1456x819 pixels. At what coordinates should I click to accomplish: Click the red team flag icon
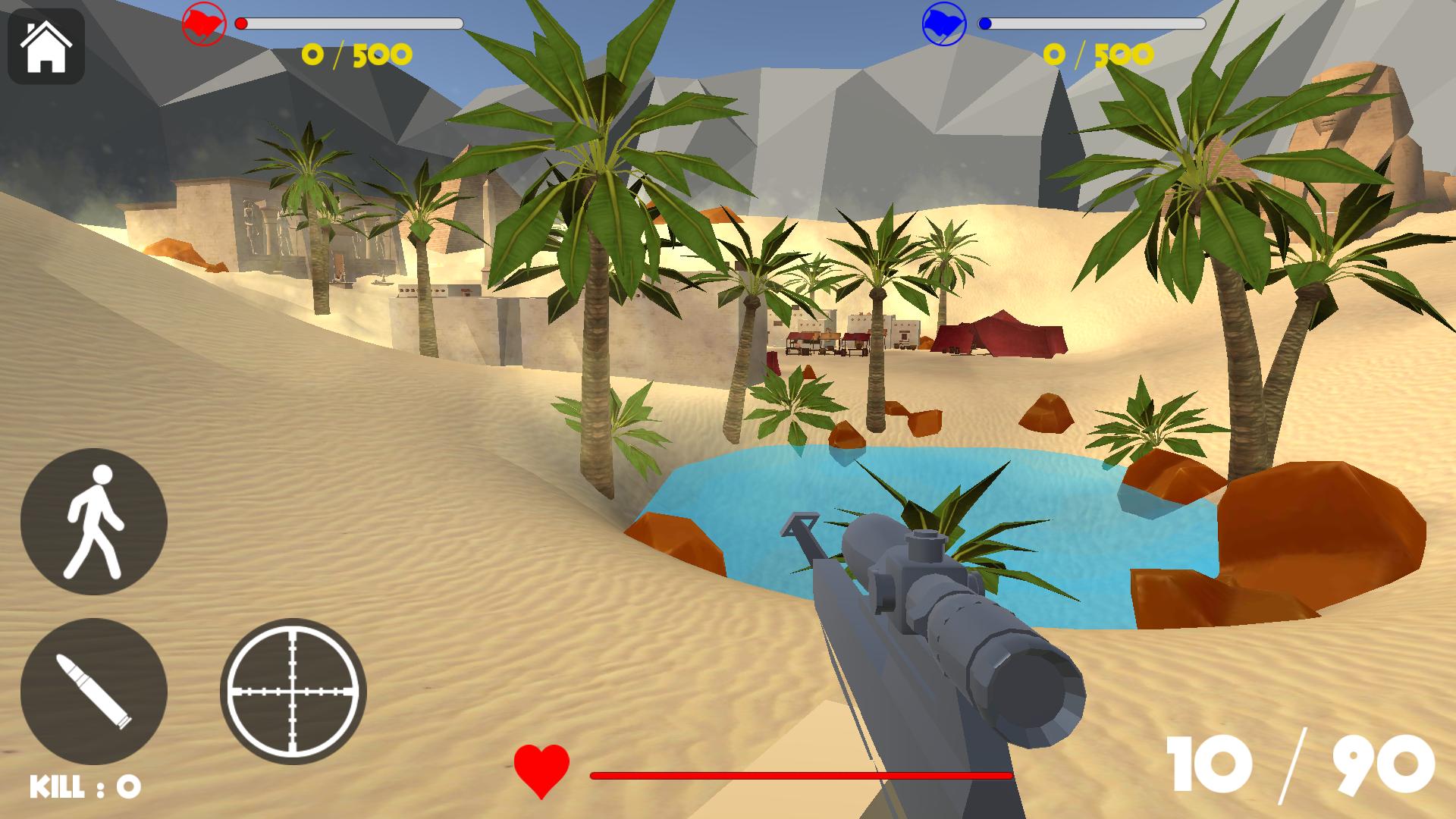(203, 23)
